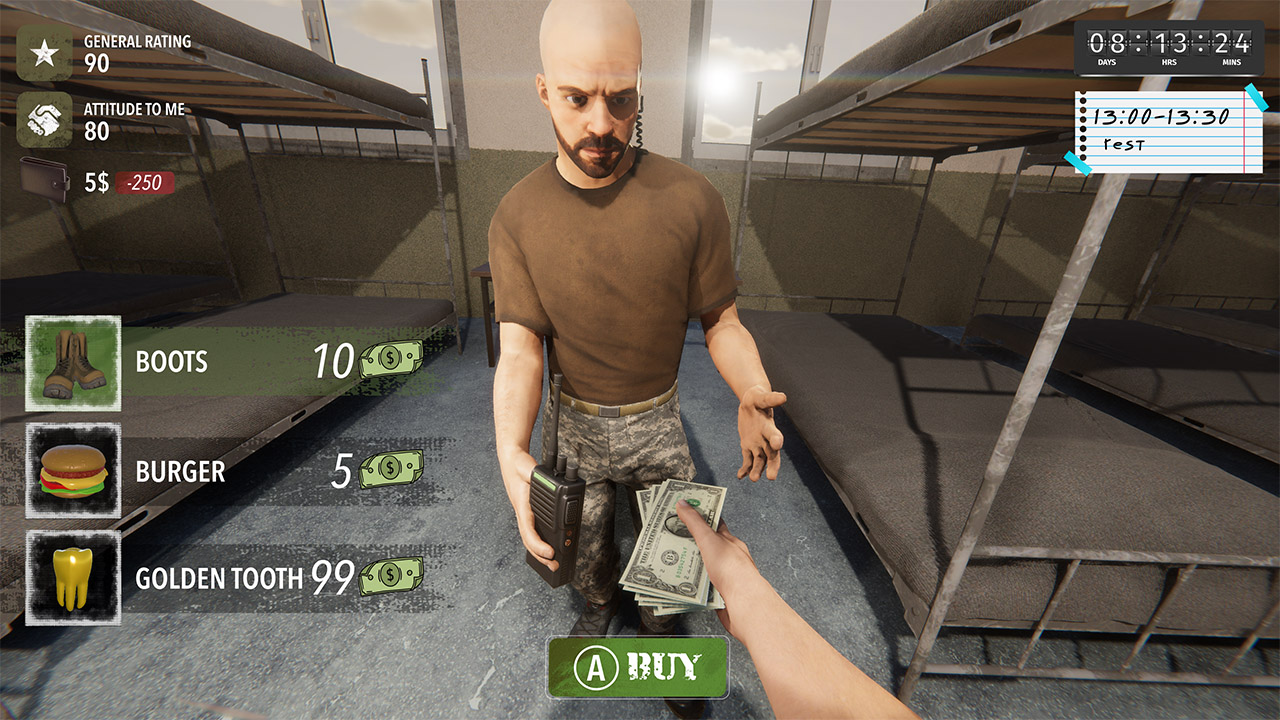Screen dimensions: 1280x720
Task: Click the Golden Tooth item icon
Action: point(74,578)
